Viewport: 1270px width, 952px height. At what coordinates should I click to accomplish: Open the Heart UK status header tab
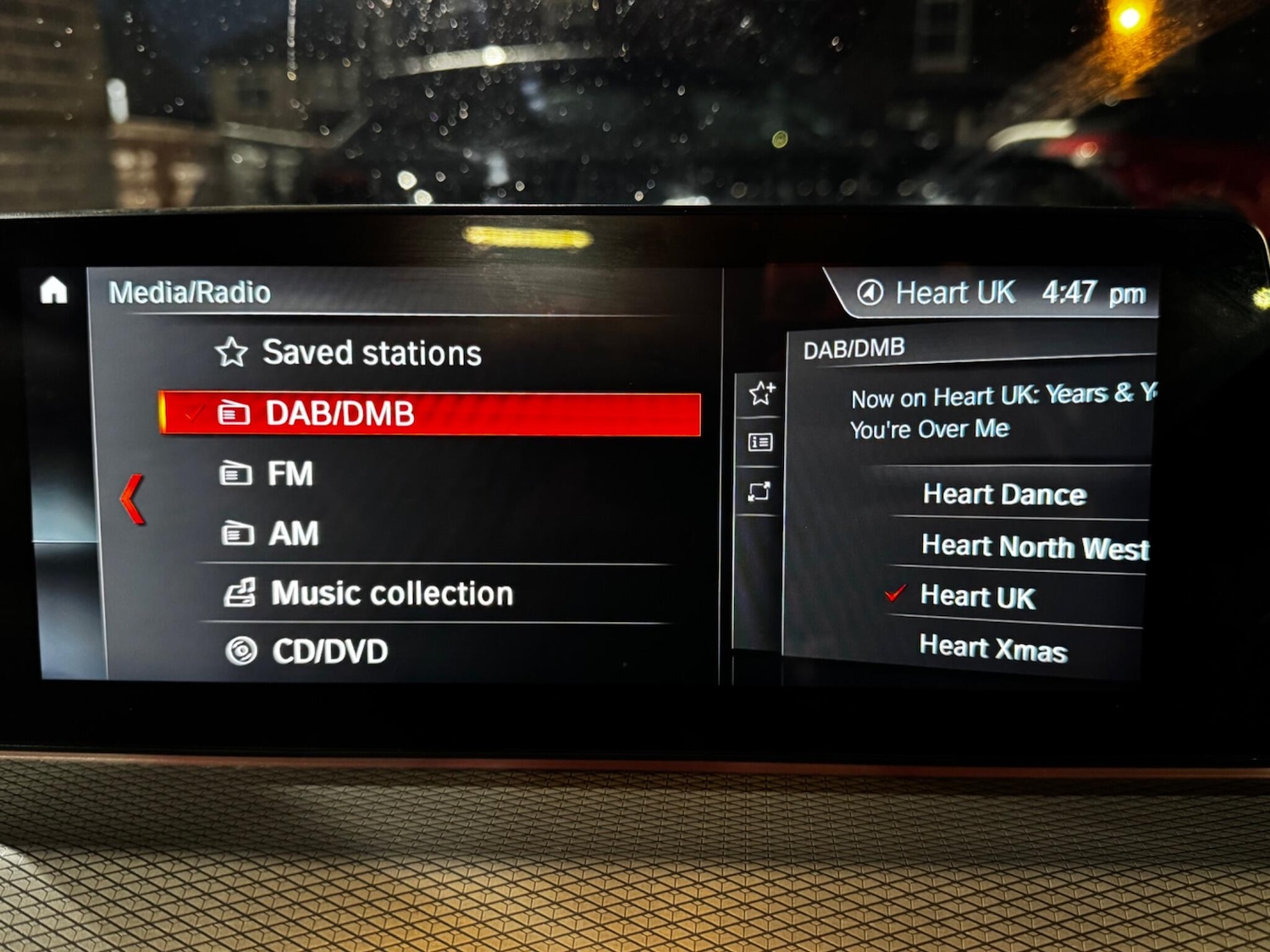[999, 294]
